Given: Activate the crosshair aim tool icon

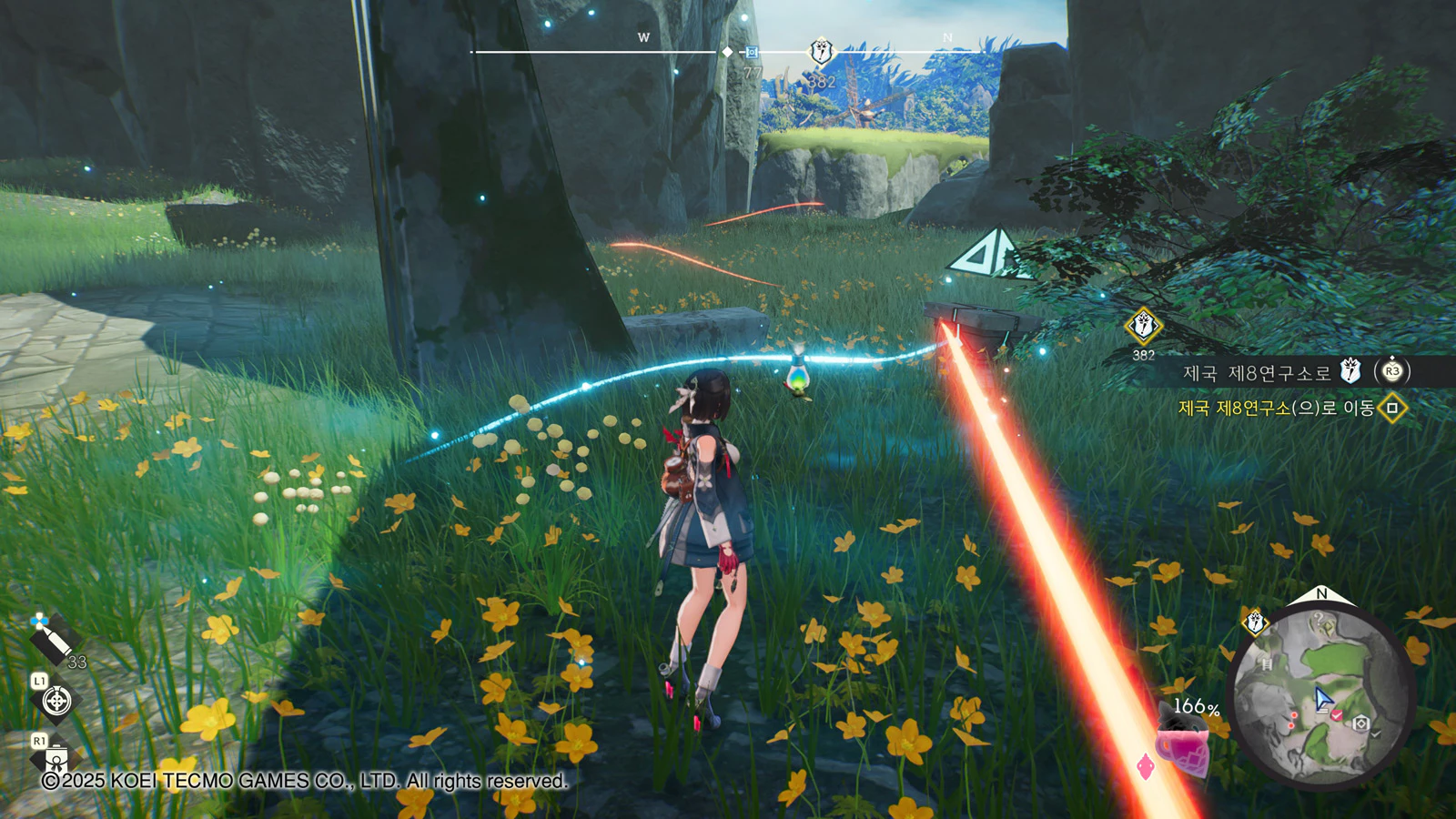Looking at the screenshot, I should pyautogui.click(x=56, y=701).
